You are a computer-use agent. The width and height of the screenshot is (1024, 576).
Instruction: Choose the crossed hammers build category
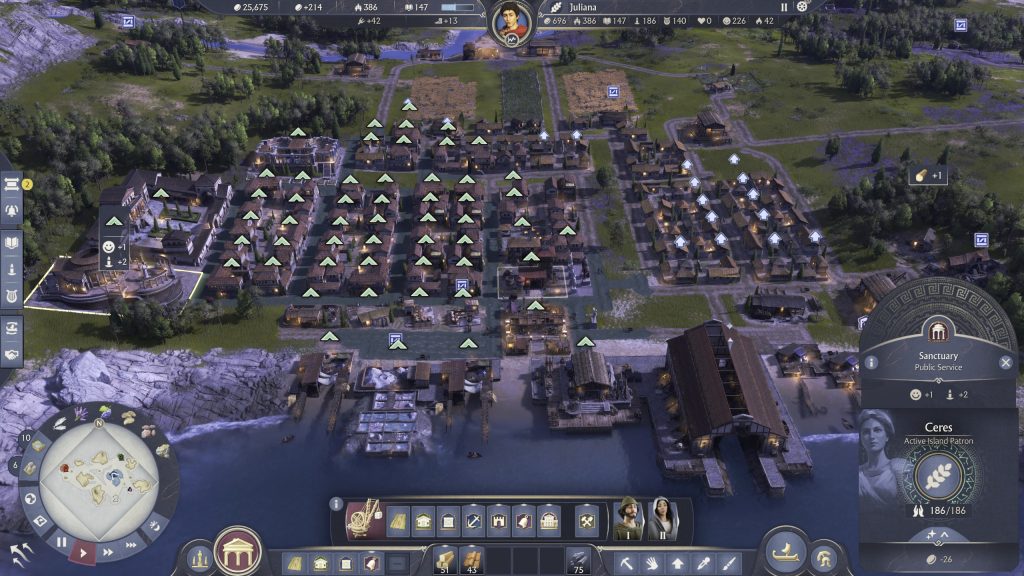586,520
